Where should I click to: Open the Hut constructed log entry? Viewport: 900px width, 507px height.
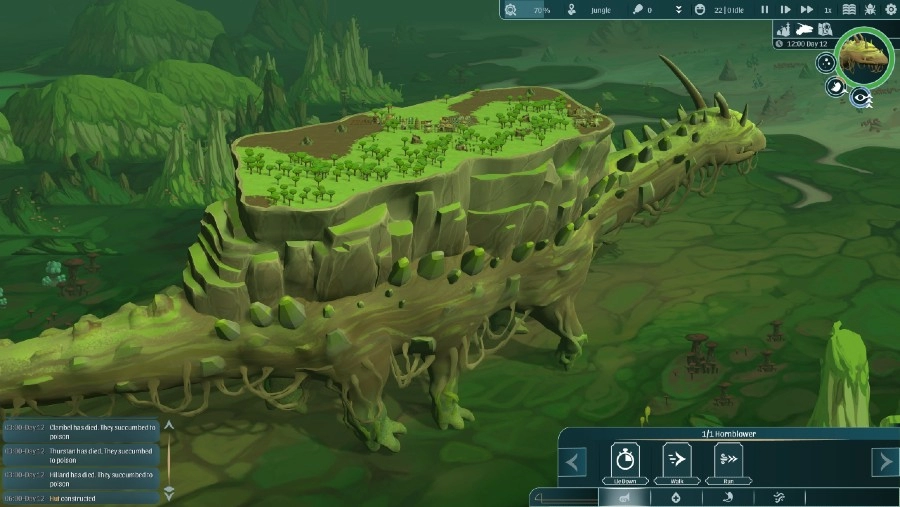(x=82, y=497)
